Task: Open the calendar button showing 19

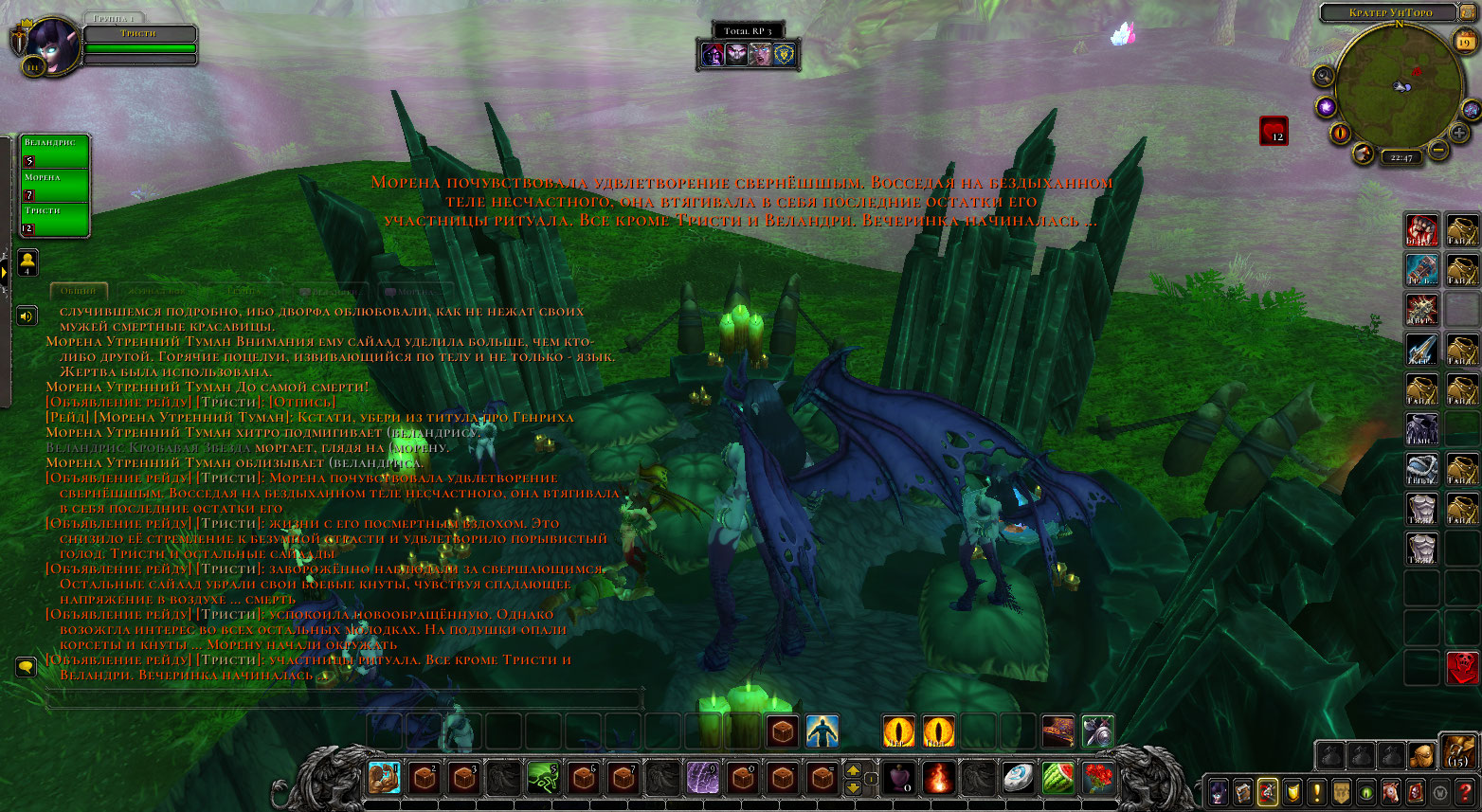Action: pos(1465,41)
